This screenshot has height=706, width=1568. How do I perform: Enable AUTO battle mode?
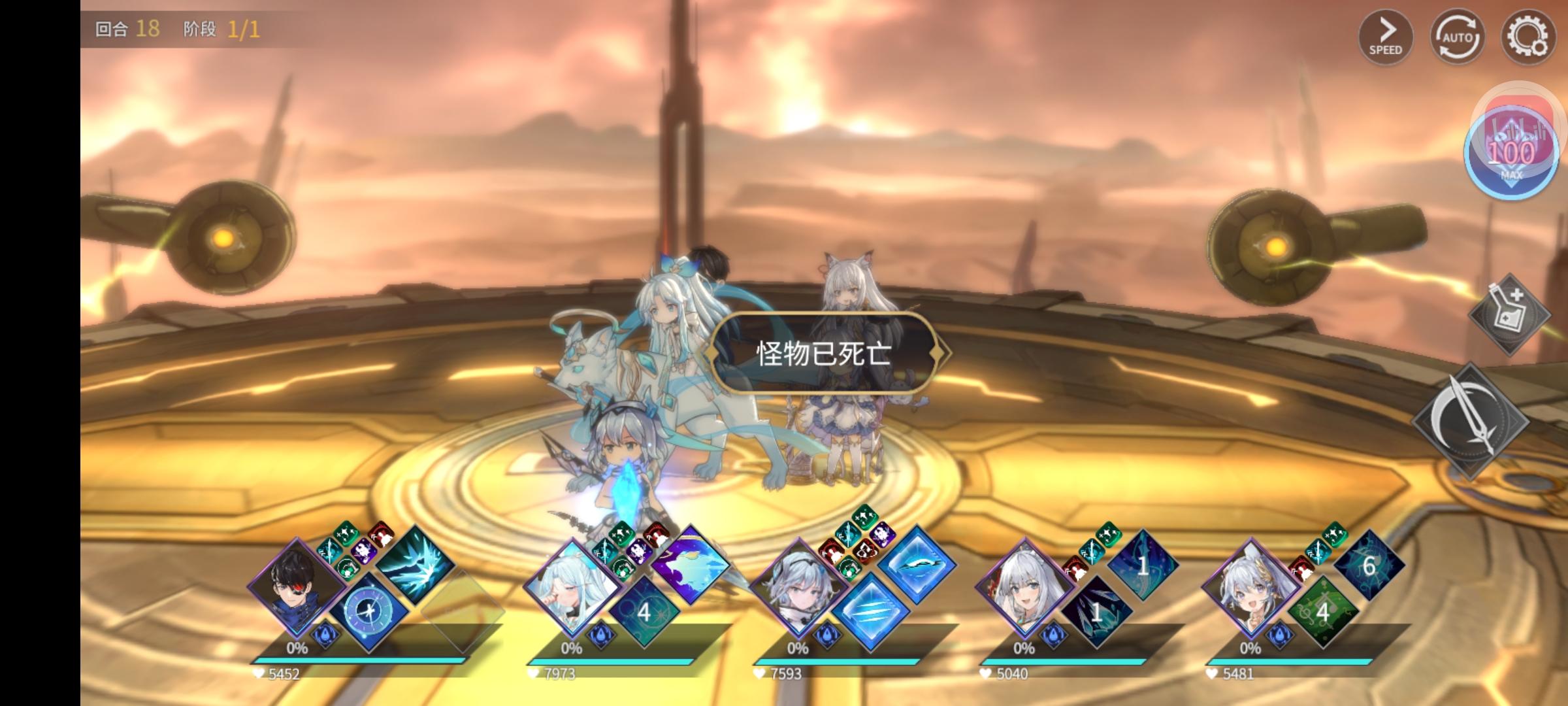pos(1458,38)
